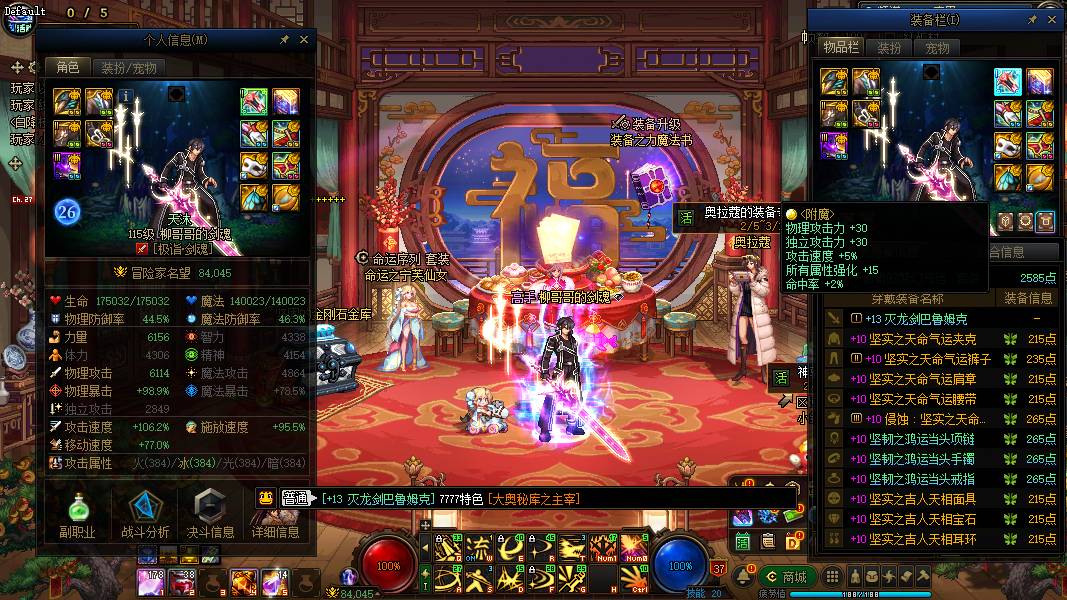Use the red consumable with 38 count
Screen dimensions: 1067x600
tap(182, 582)
